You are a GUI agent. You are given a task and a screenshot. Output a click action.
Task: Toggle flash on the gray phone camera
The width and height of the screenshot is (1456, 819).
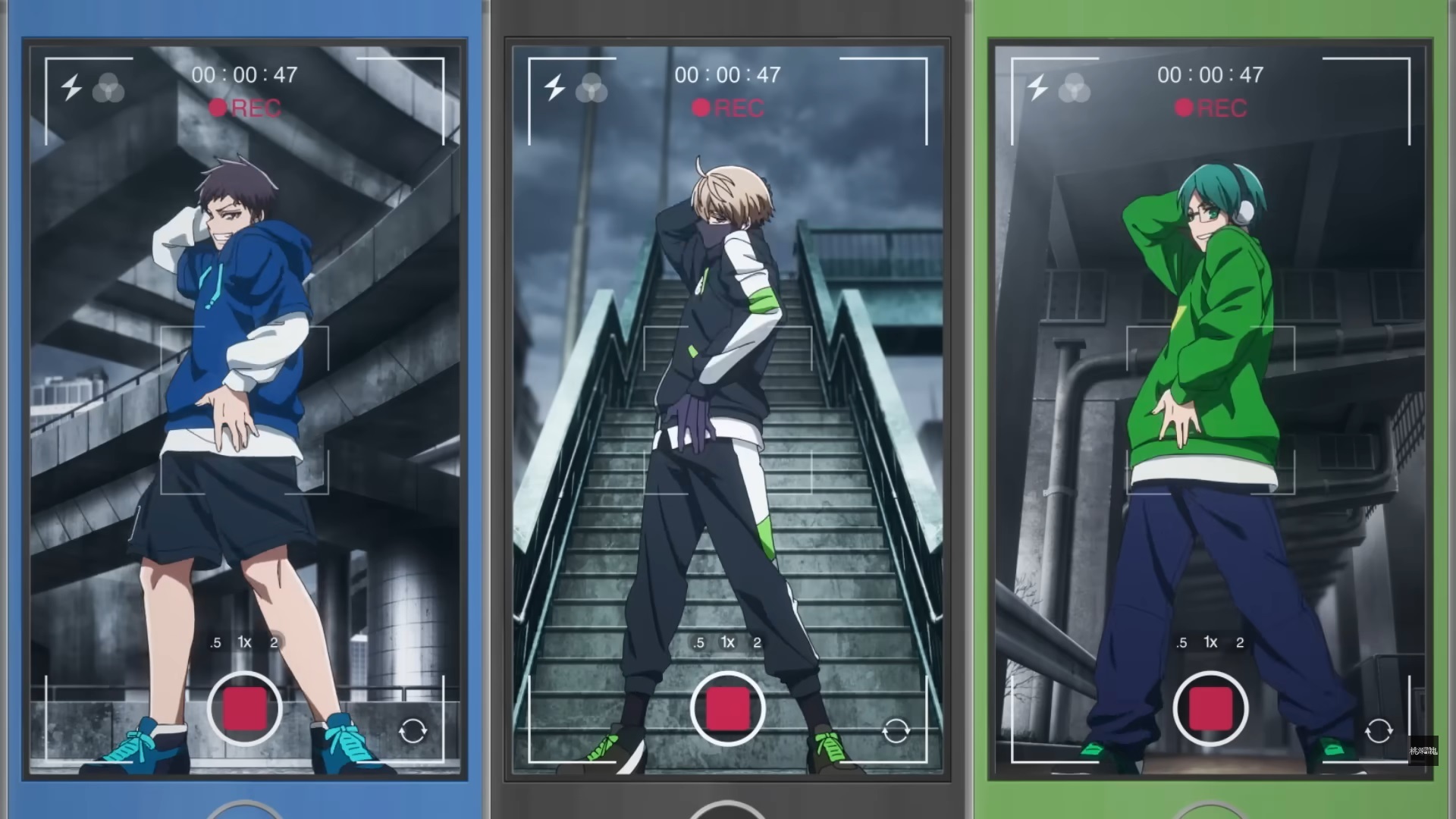tap(555, 87)
